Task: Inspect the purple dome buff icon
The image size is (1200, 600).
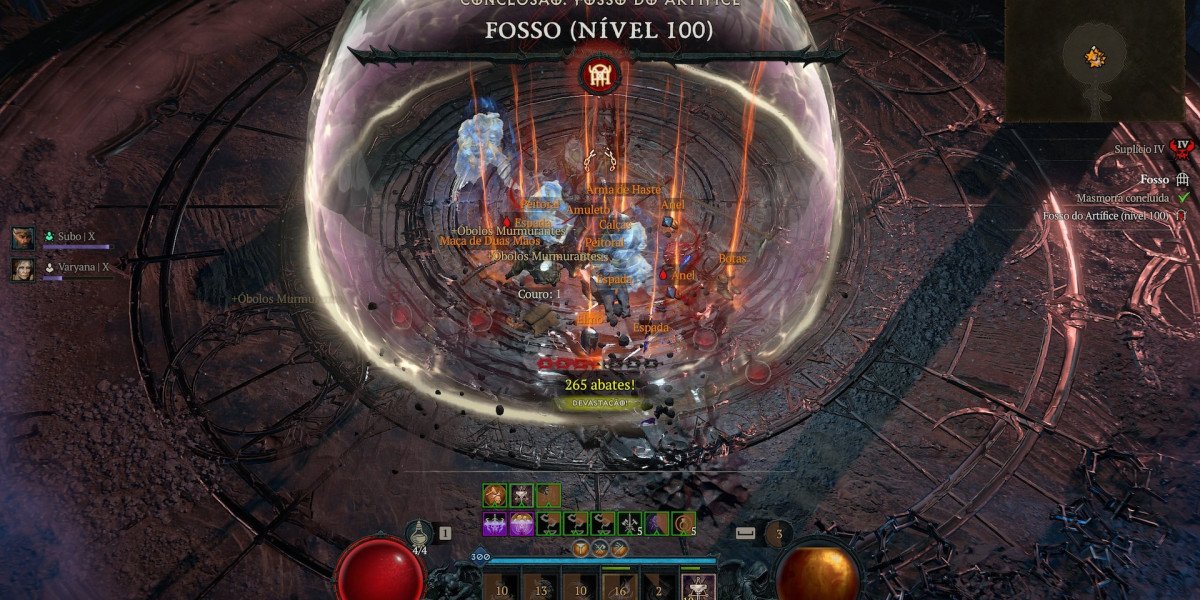Action: point(521,522)
